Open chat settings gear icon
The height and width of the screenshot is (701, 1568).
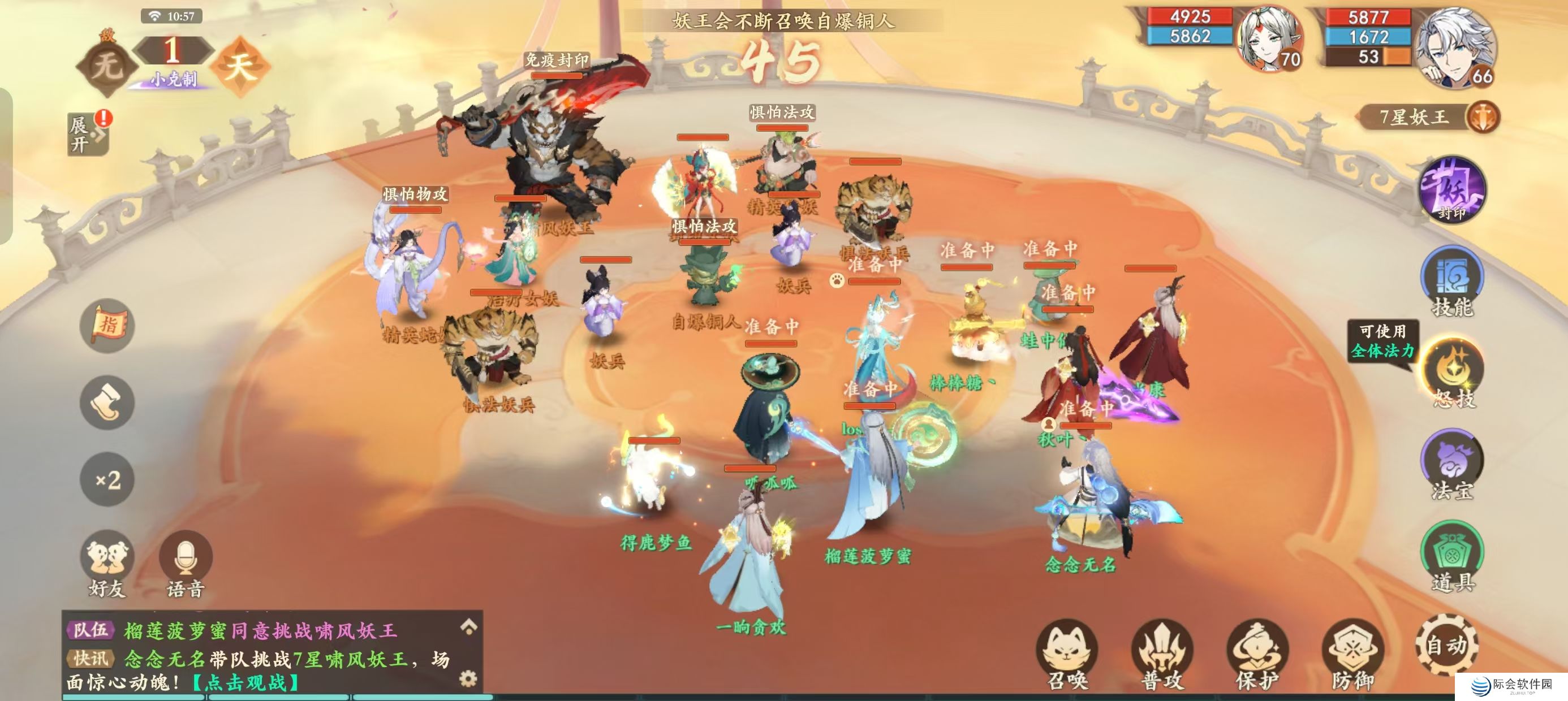coord(467,678)
